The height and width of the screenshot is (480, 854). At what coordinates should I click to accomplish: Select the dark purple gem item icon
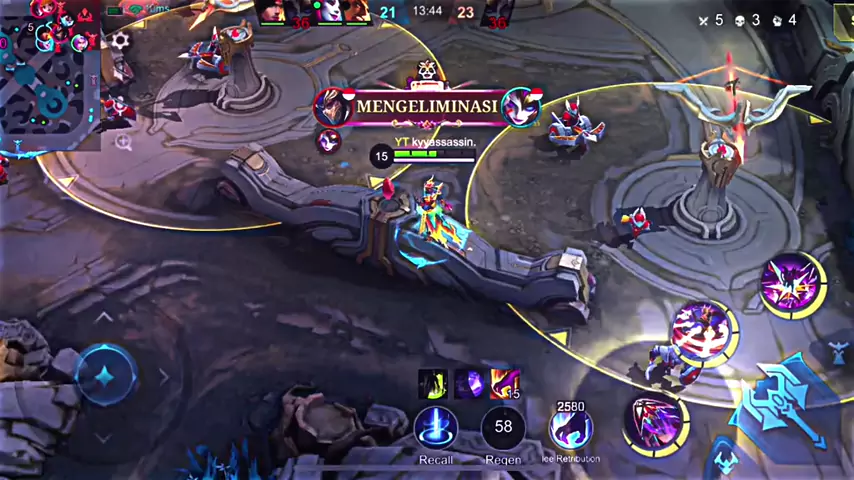(x=469, y=383)
